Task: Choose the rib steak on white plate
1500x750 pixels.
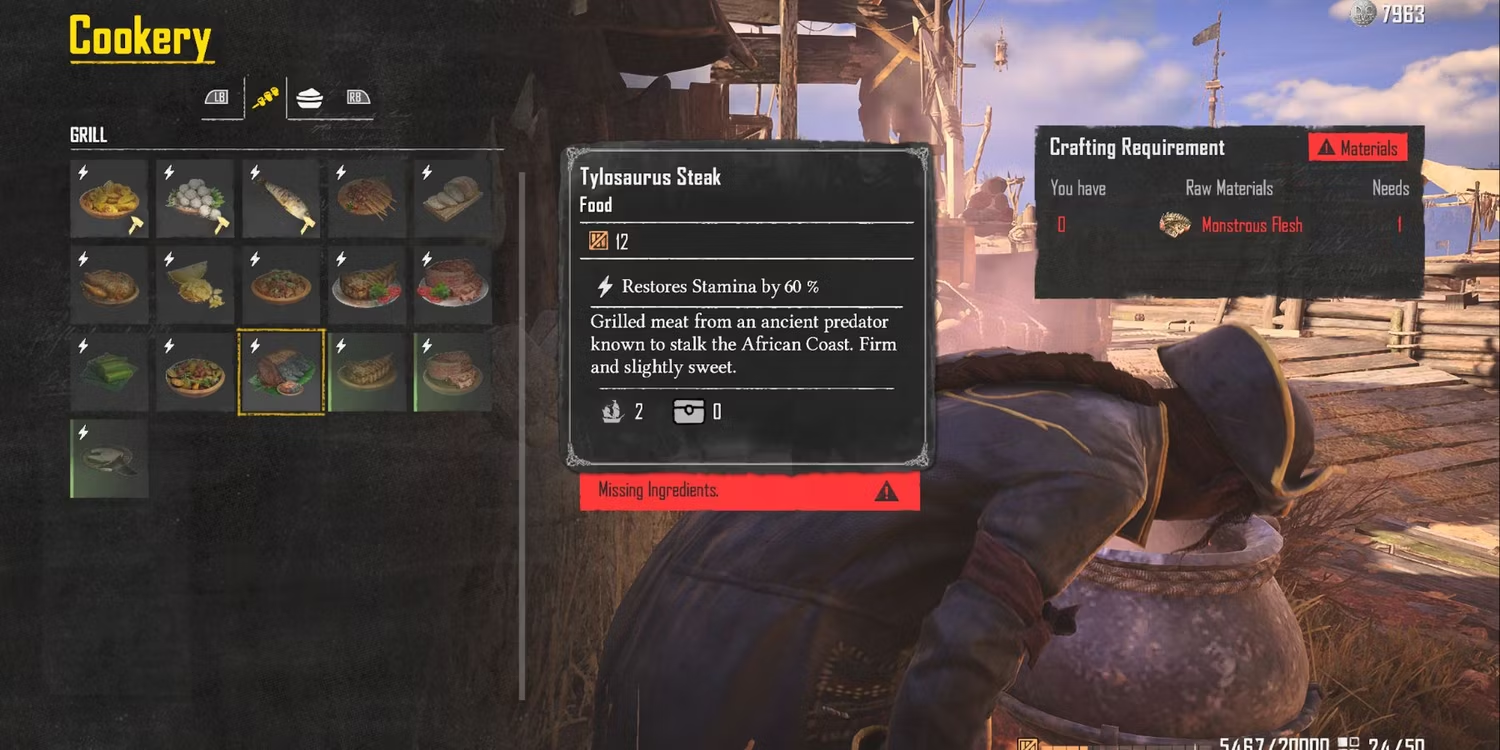Action: point(367,285)
